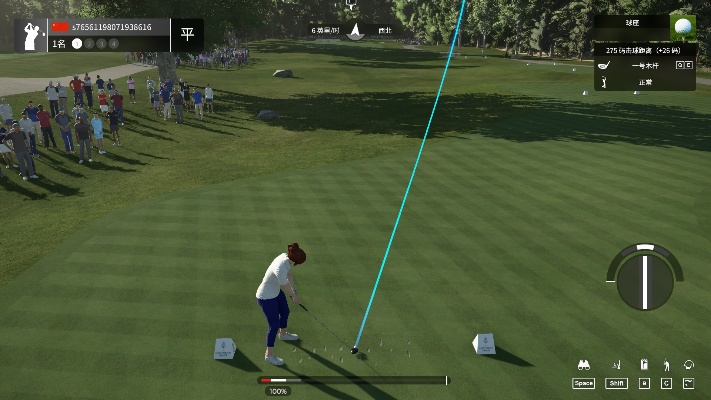Open the scorecard icon
Screen dimensions: 711x400
point(643,366)
